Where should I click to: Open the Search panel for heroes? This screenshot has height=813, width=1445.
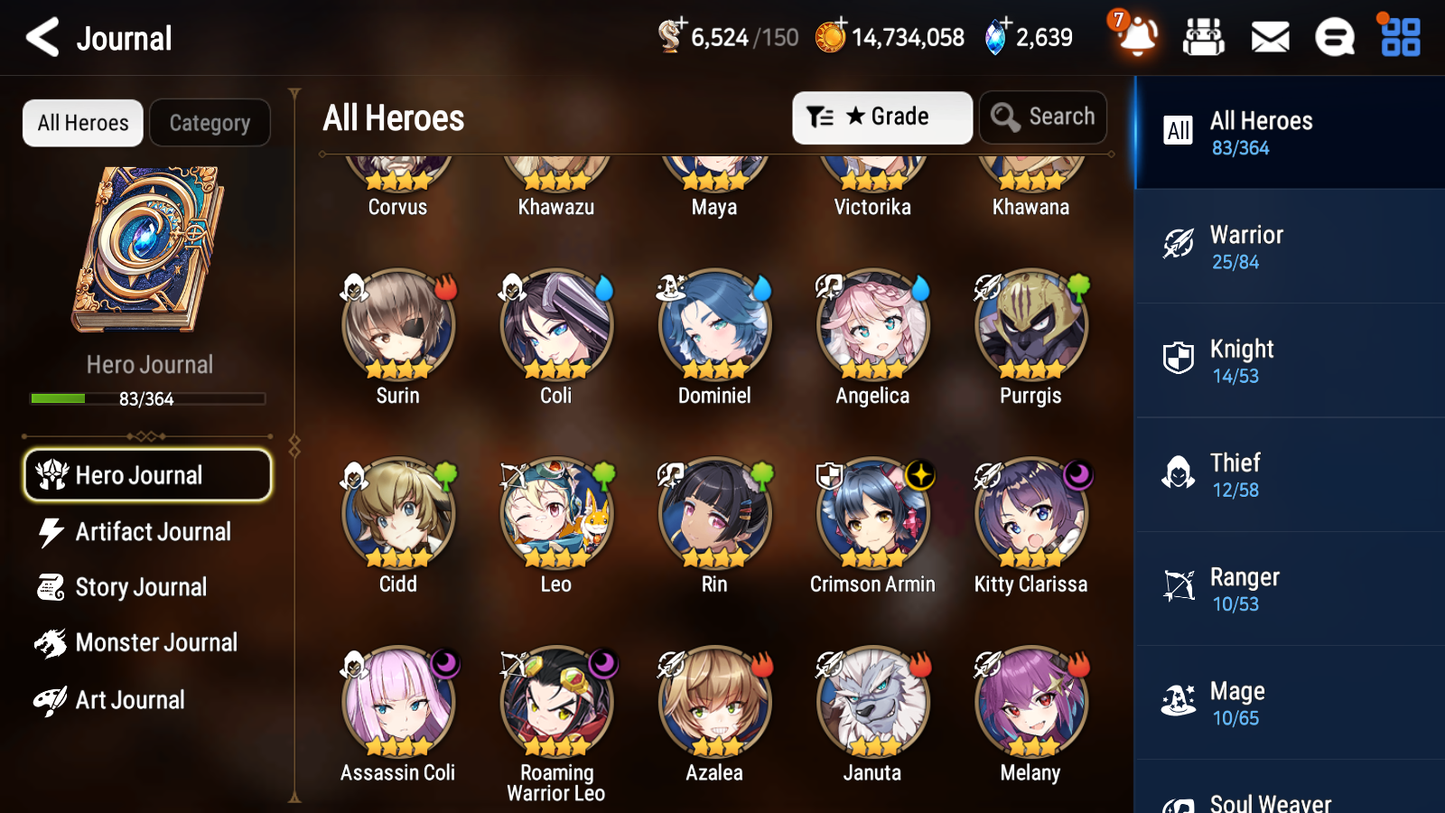pyautogui.click(x=1043, y=117)
